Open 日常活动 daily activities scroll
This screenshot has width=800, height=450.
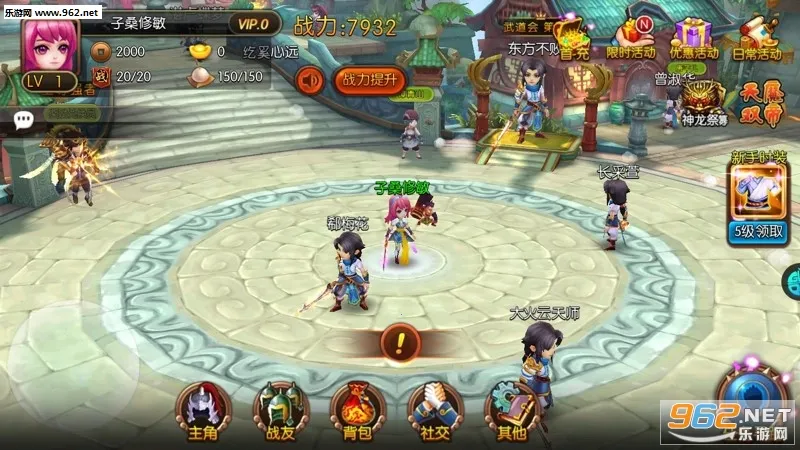[x=758, y=37]
